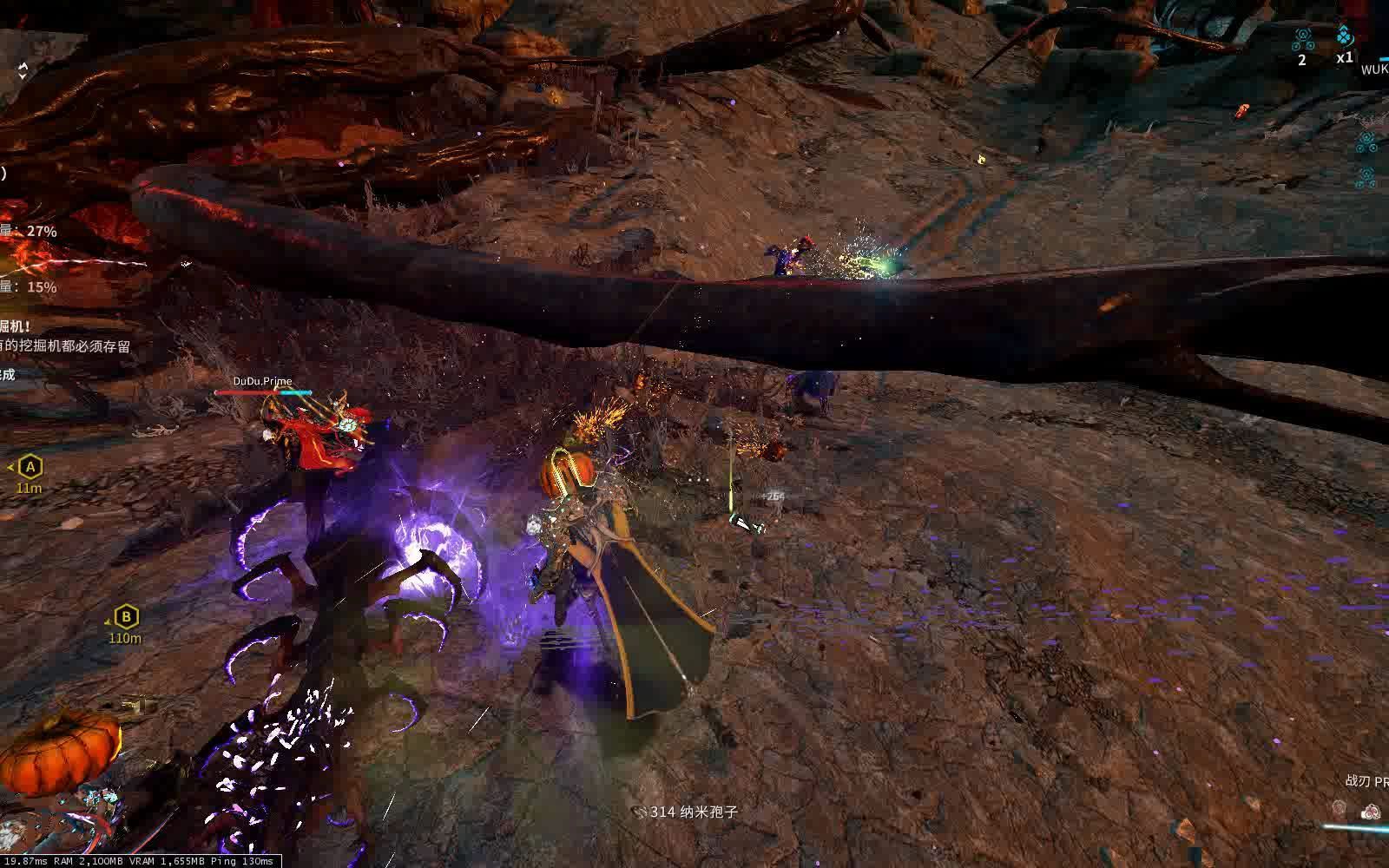Select the excavator B waypoint marker
Image resolution: width=1389 pixels, height=868 pixels.
pyautogui.click(x=127, y=617)
